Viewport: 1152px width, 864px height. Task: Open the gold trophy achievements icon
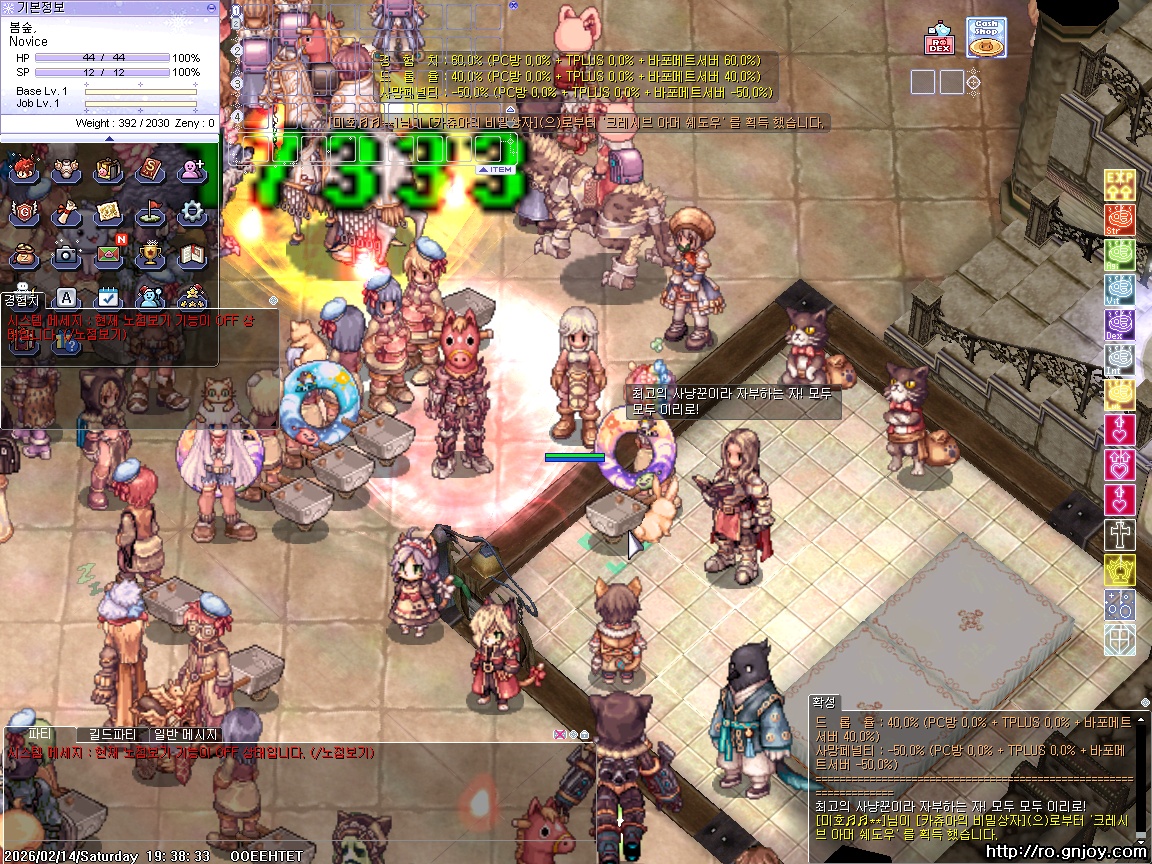[150, 255]
